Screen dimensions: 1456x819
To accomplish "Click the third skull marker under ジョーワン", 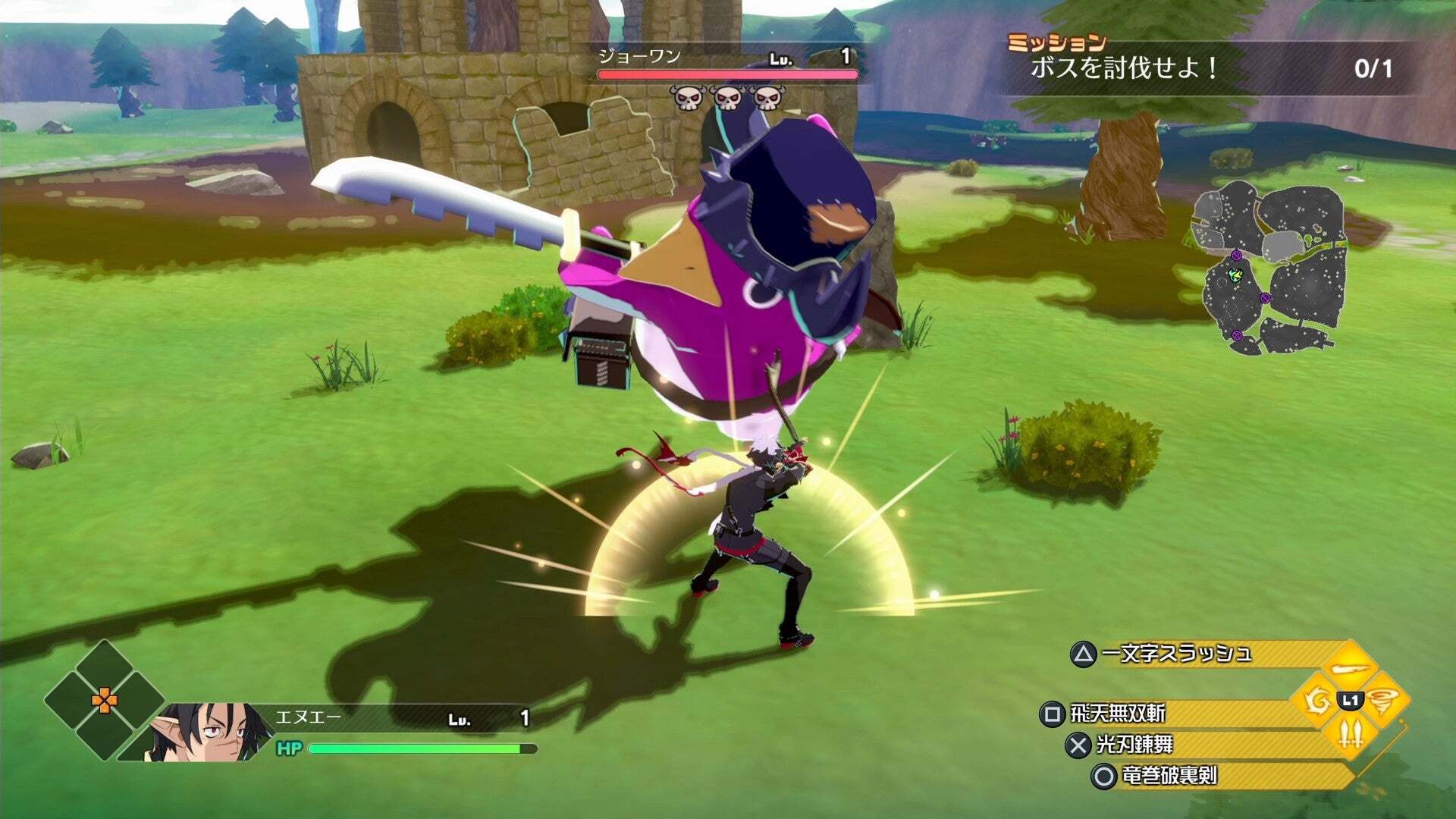I will 769,99.
